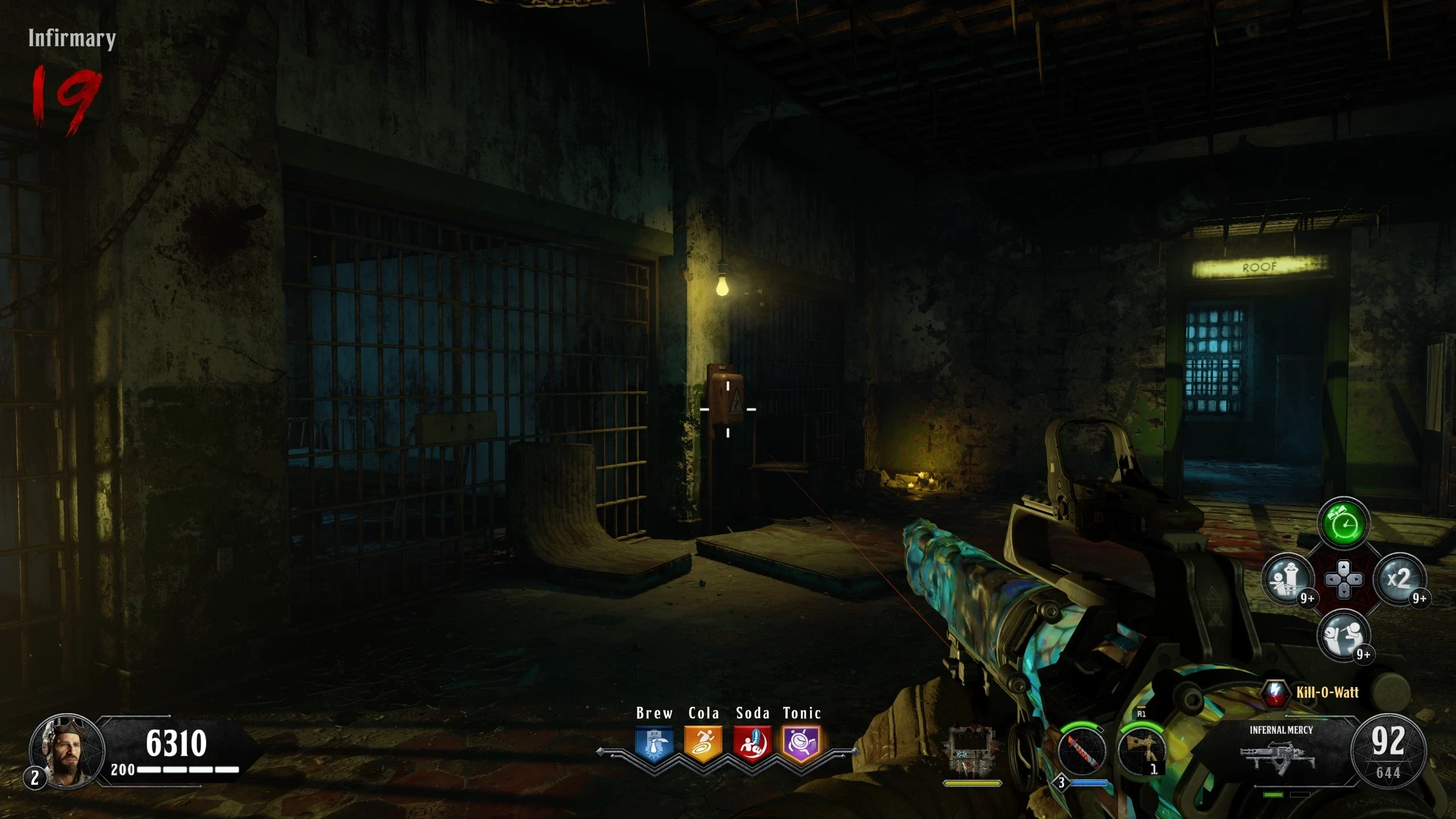This screenshot has width=1456, height=819.
Task: Select the purple Tonic perk icon
Action: (801, 744)
